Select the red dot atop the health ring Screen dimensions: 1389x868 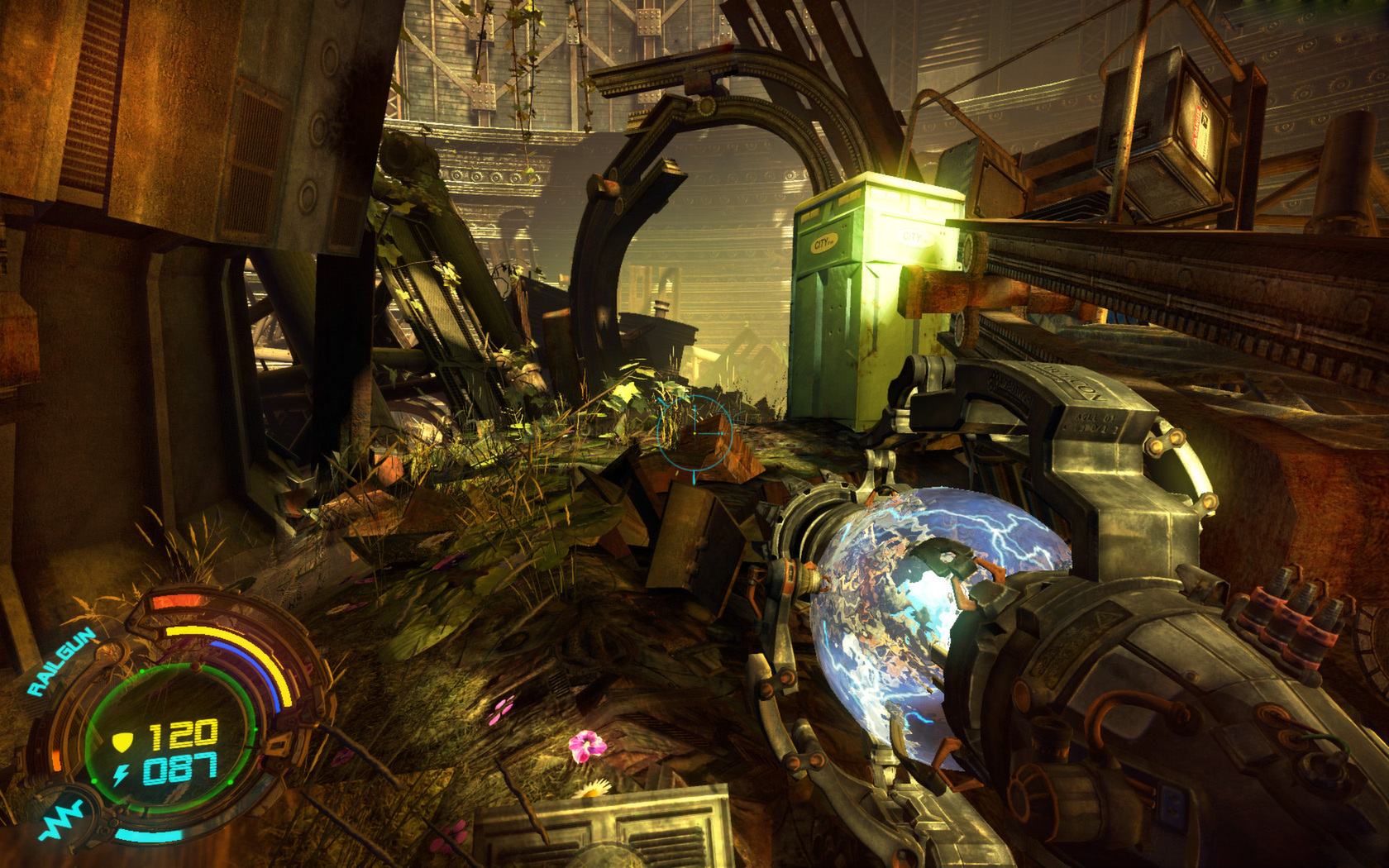tap(193, 666)
